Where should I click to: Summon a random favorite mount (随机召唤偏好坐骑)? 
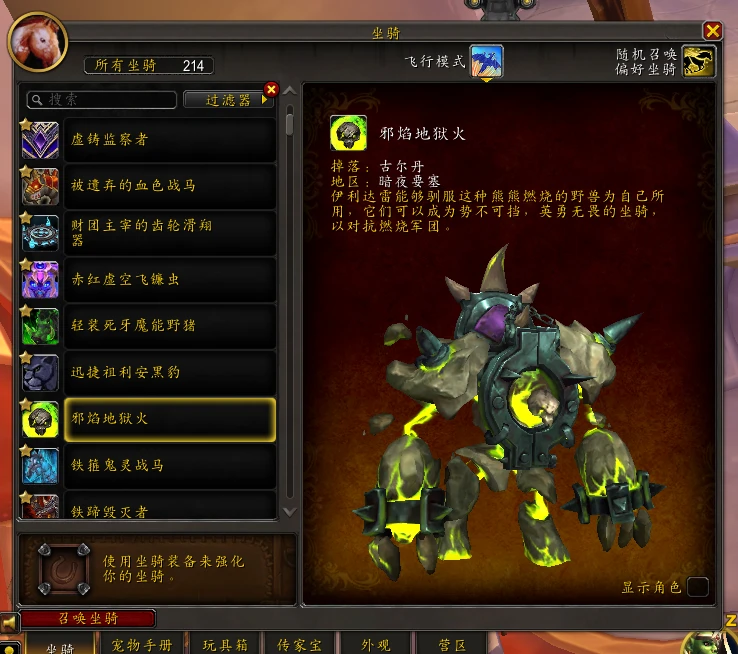(699, 62)
